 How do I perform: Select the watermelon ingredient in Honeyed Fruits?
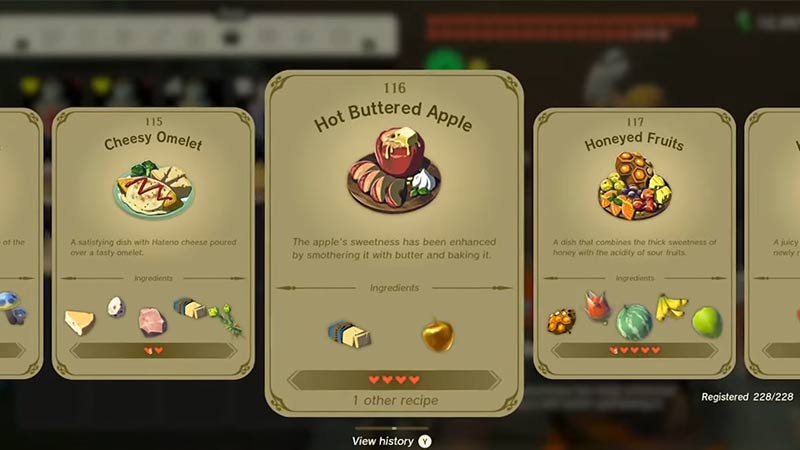tap(634, 321)
